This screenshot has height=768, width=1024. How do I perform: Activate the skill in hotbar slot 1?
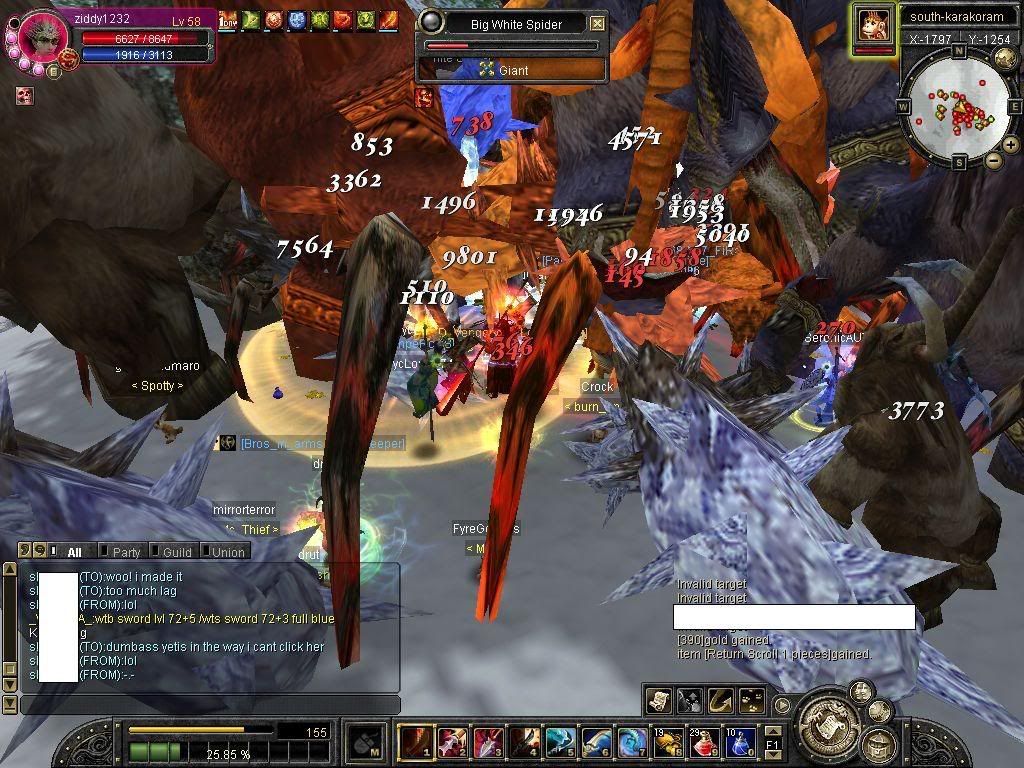[x=415, y=743]
